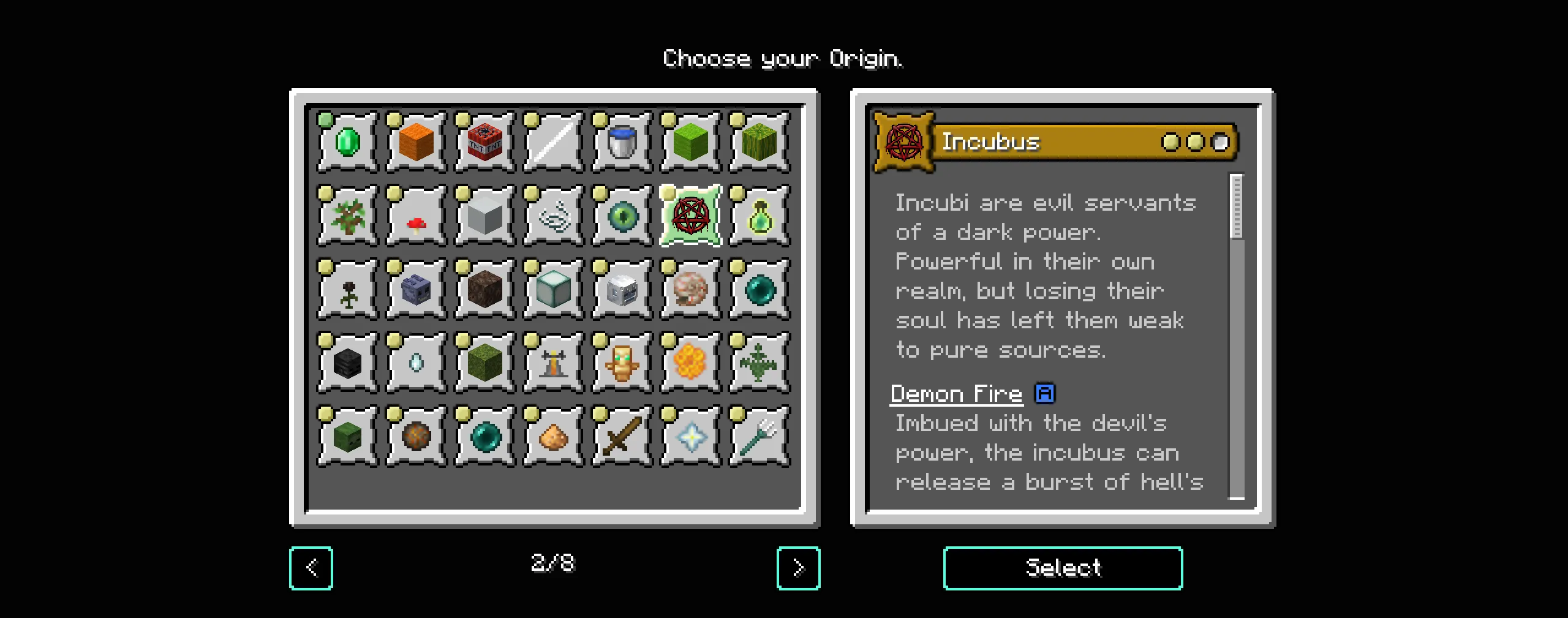This screenshot has width=1568, height=618.
Task: Choose the green potion bottle origin
Action: point(759,216)
